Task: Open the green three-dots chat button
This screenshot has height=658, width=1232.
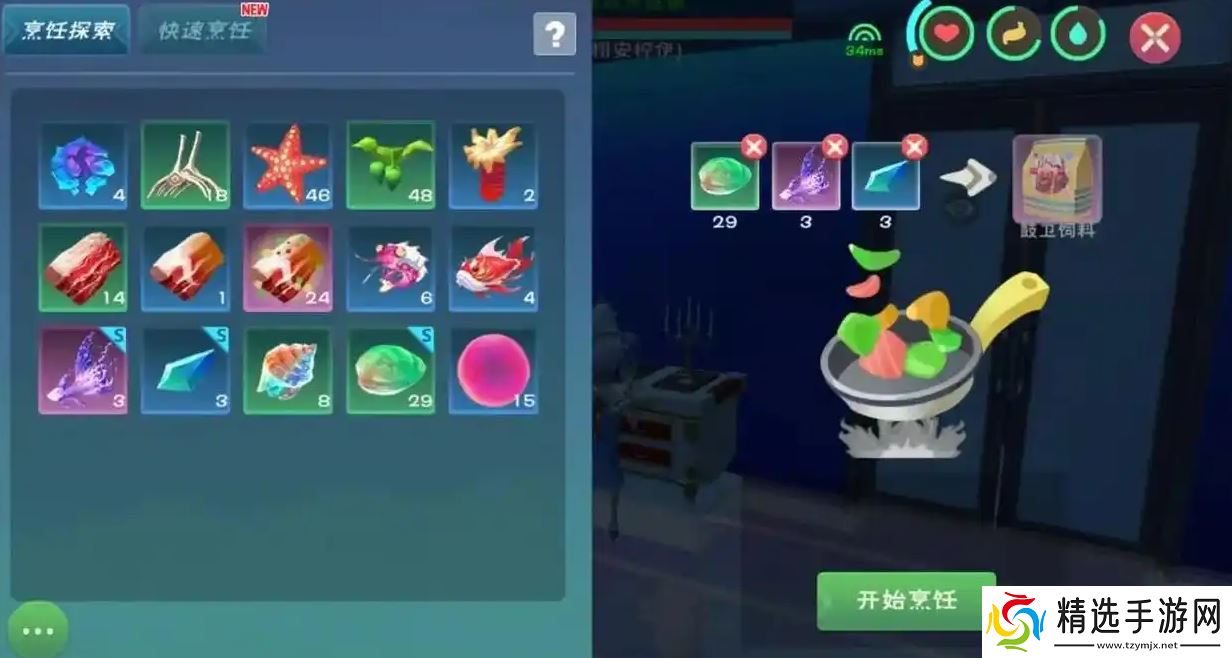Action: point(38,630)
